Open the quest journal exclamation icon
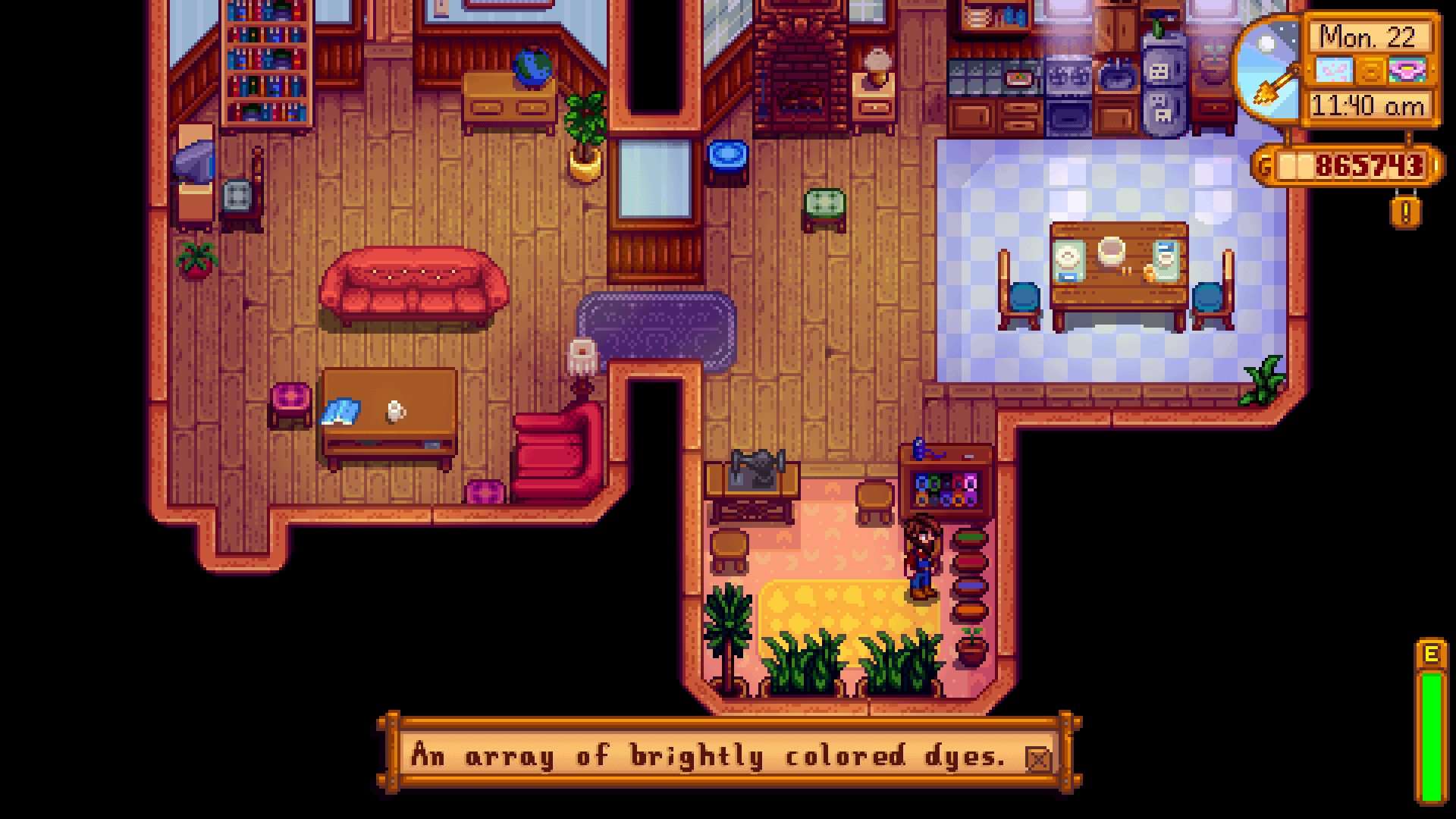This screenshot has height=819, width=1456. point(1406,212)
